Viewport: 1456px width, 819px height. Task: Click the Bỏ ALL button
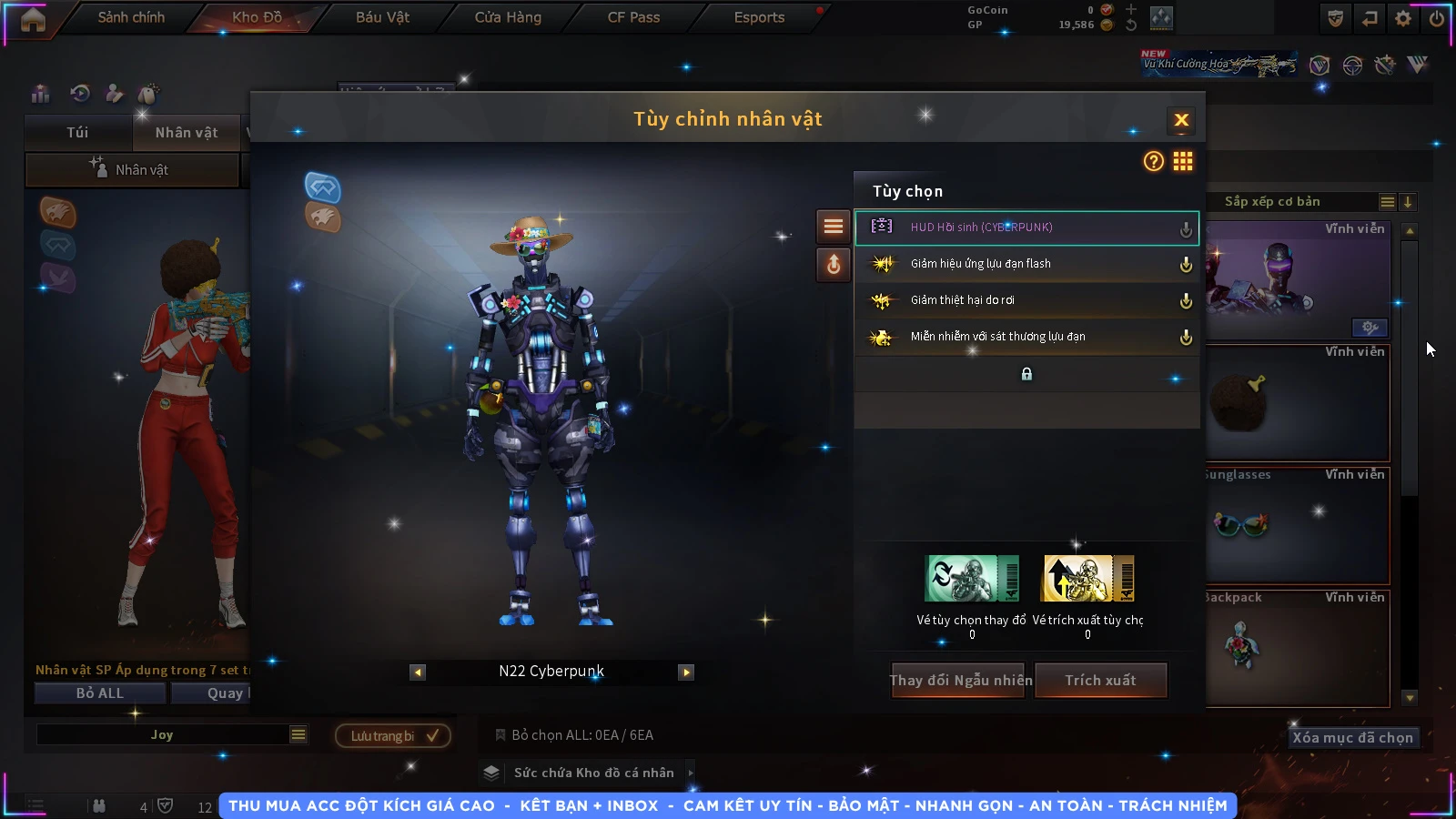[x=100, y=693]
